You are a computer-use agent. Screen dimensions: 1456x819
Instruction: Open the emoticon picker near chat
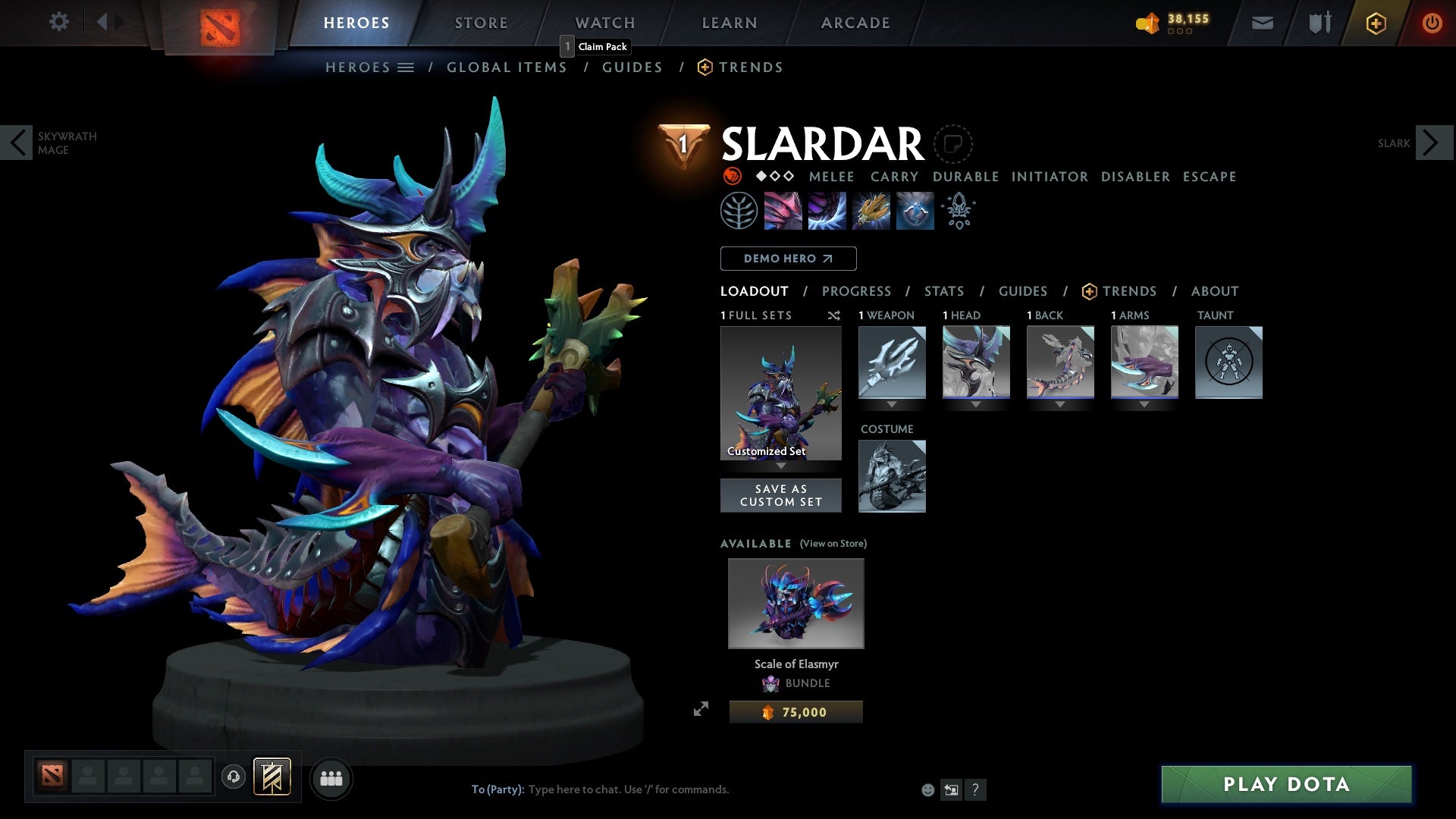click(927, 789)
